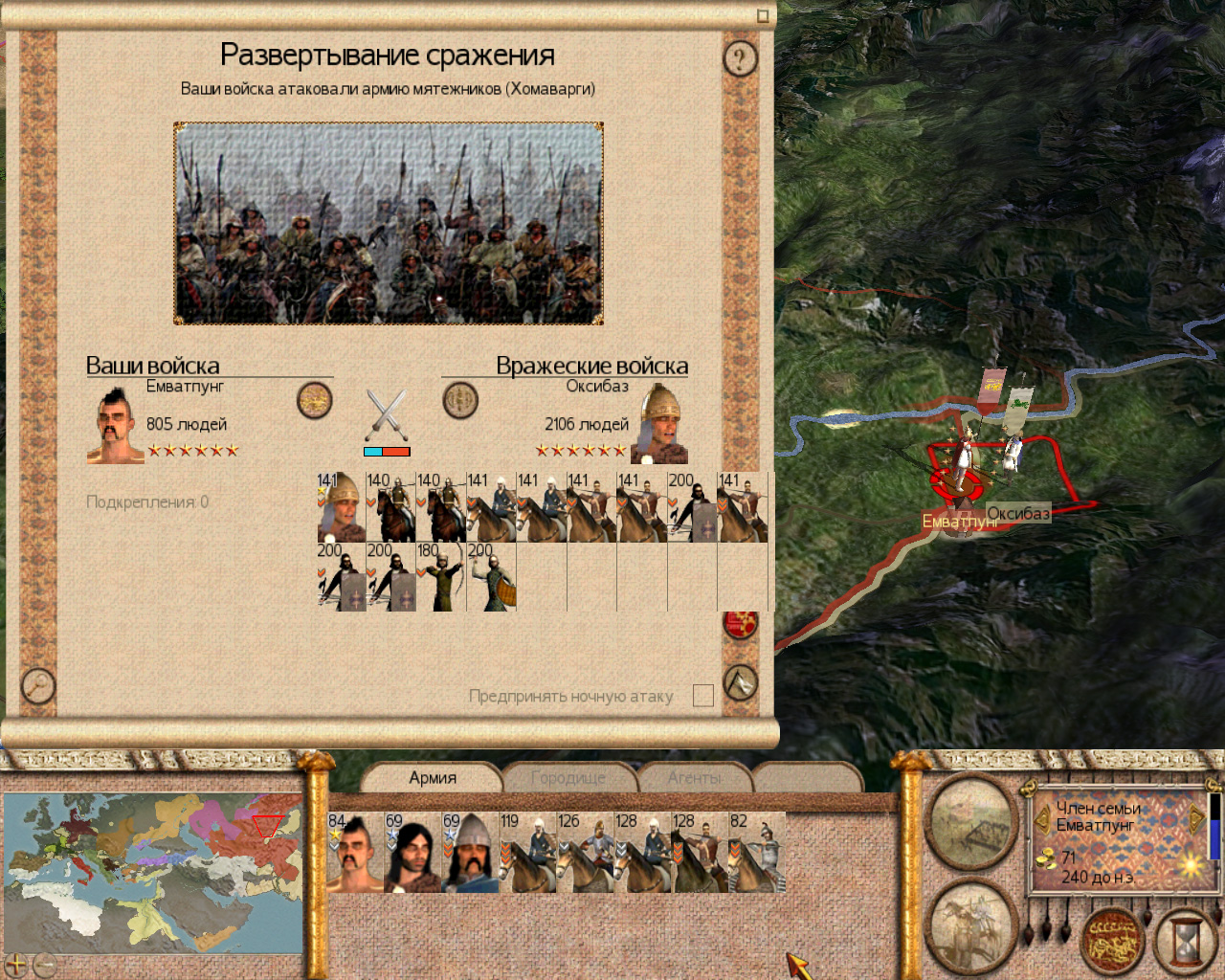
Task: End the turn with the hourglass button
Action: (x=1184, y=940)
